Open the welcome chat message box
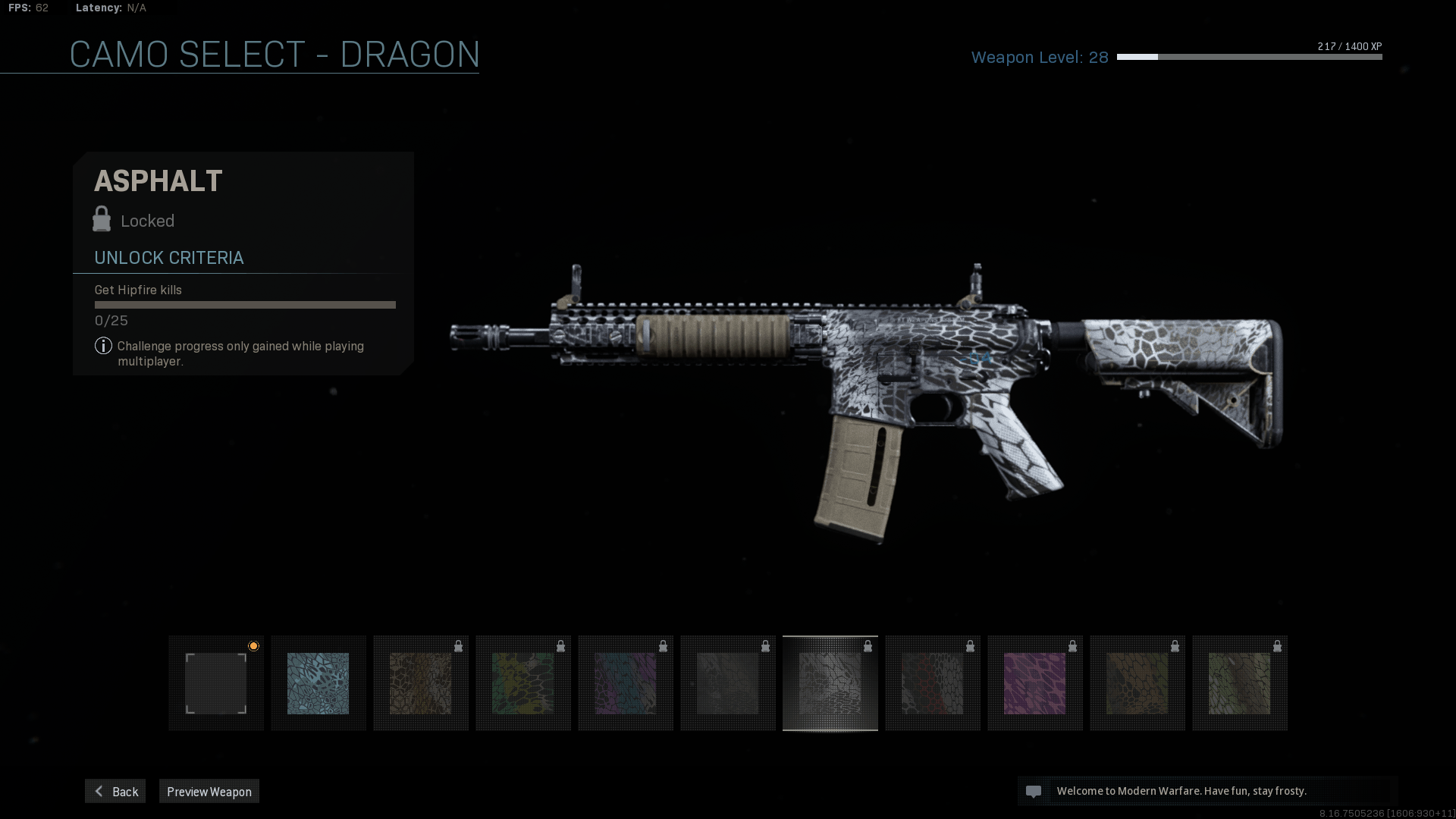Screen dimensions: 1456x819 [x=1207, y=791]
